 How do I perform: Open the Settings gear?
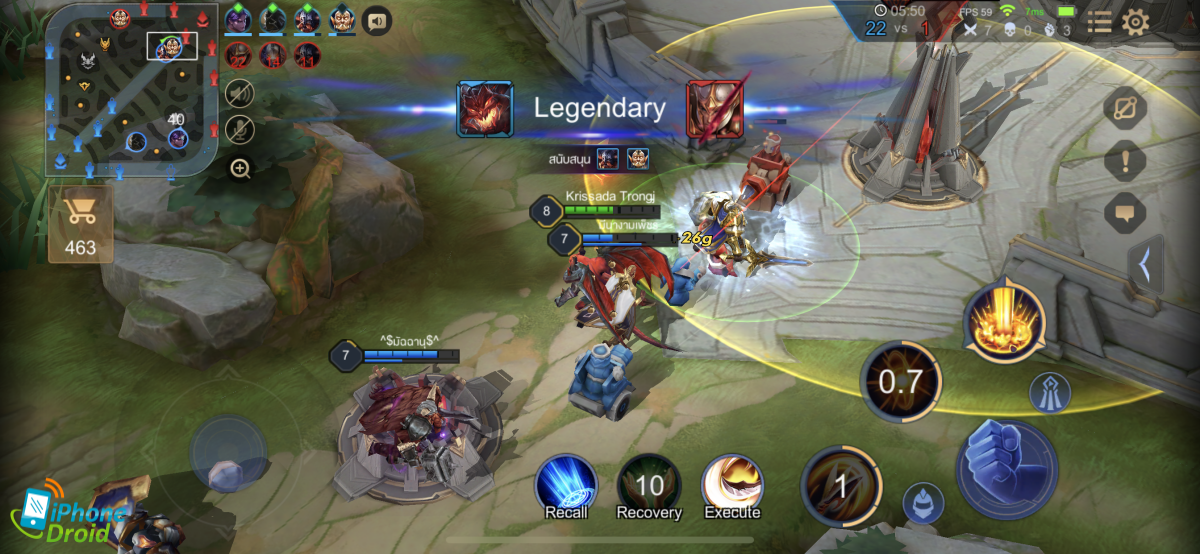pyautogui.click(x=1135, y=22)
